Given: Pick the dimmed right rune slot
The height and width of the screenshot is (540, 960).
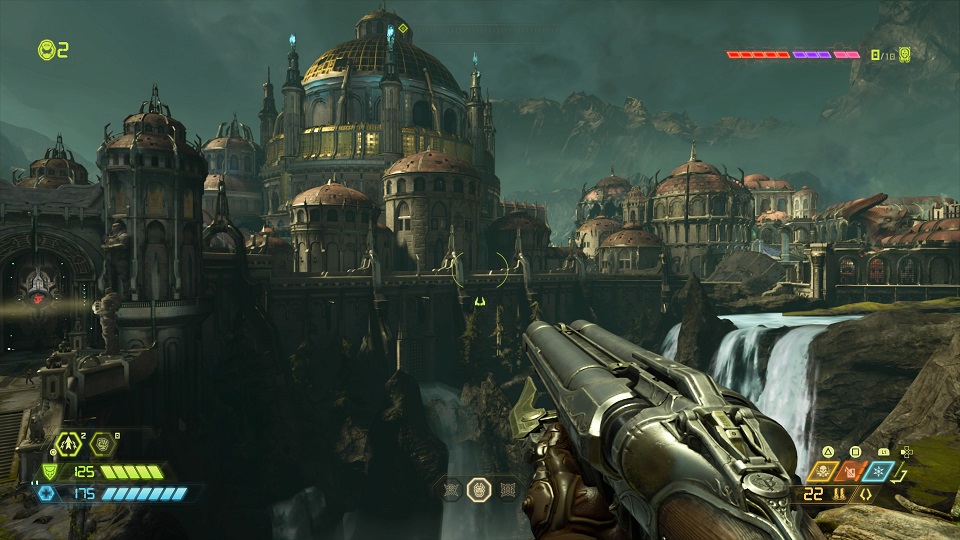Looking at the screenshot, I should (507, 489).
